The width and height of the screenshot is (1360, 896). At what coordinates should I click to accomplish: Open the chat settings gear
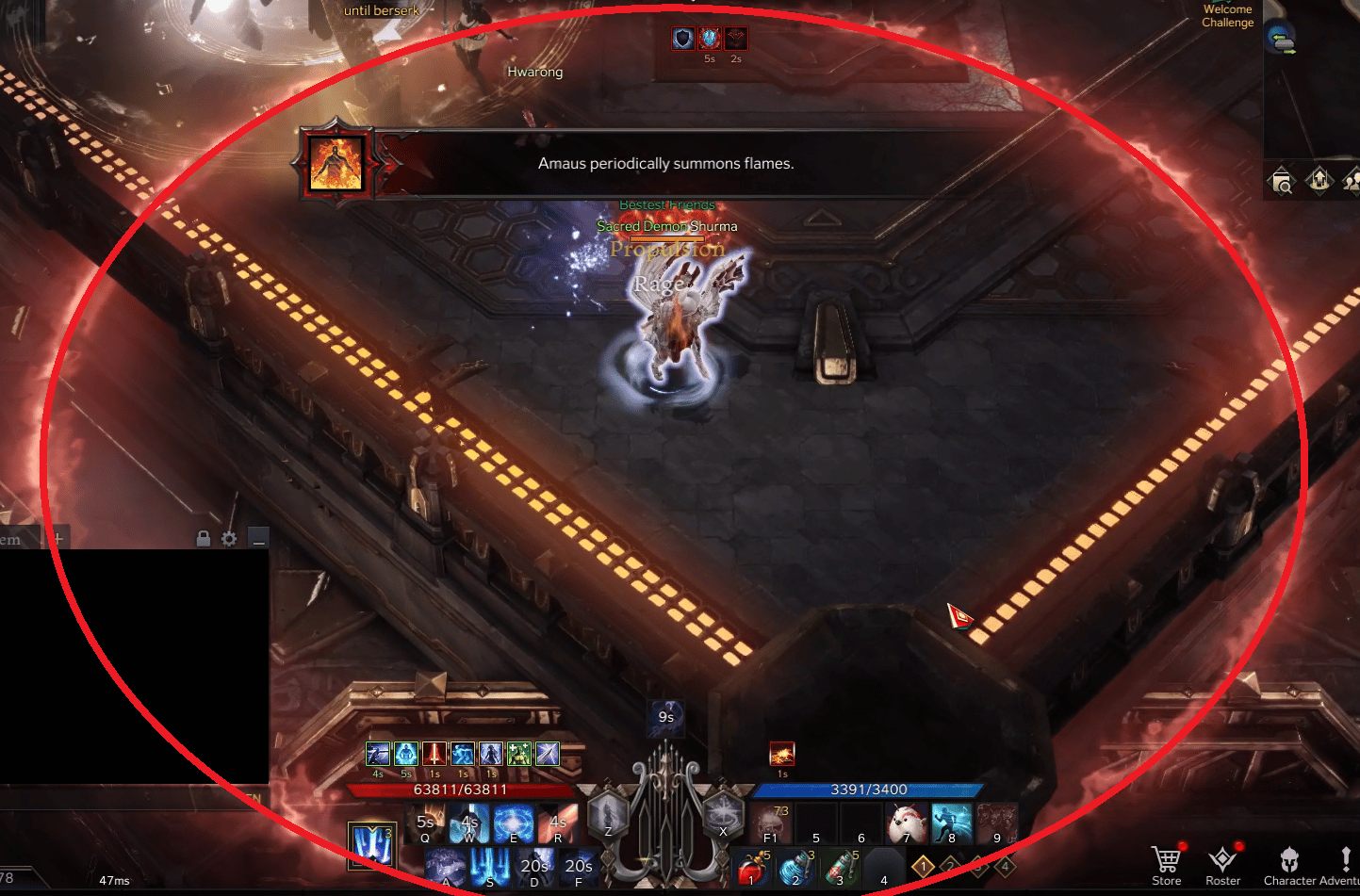click(228, 538)
